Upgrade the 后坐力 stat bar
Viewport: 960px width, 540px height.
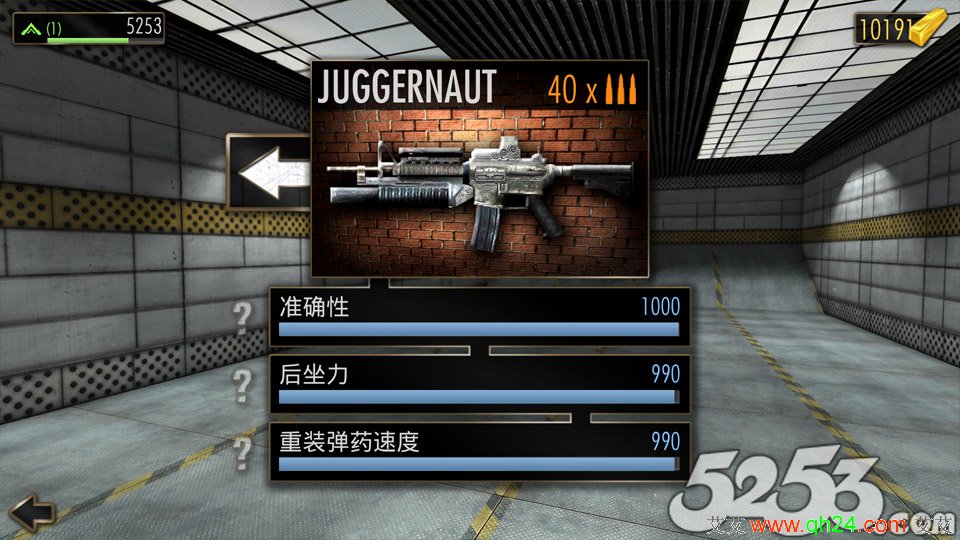[x=479, y=384]
